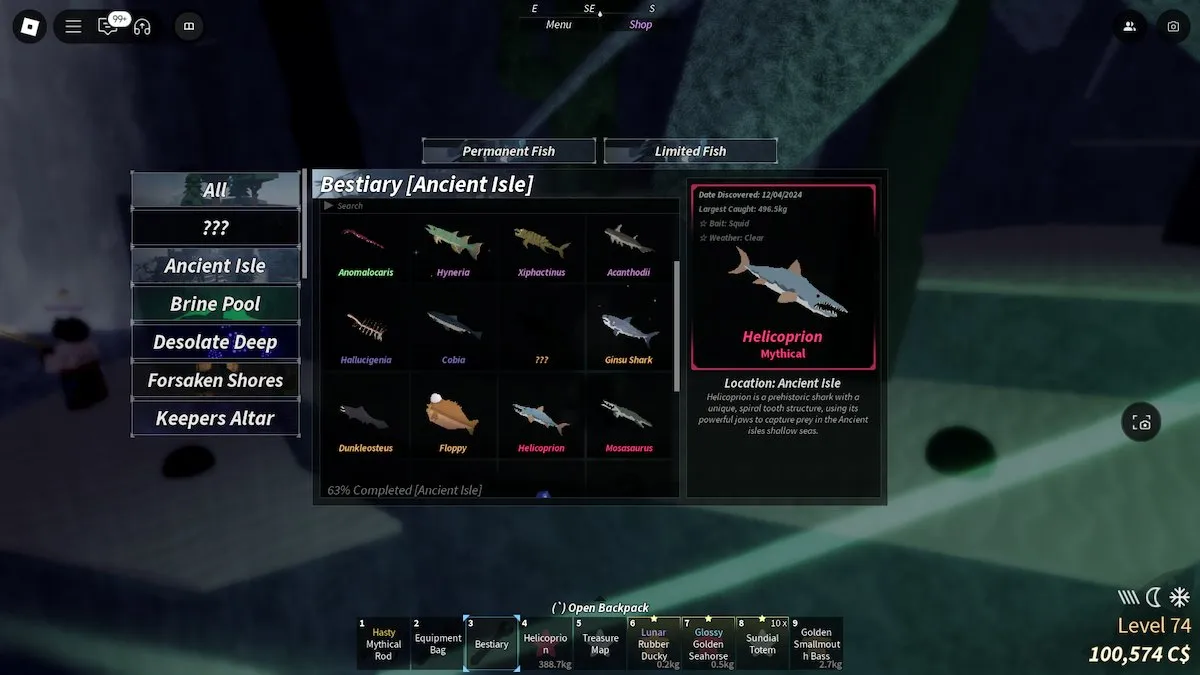View the Anomalocaris entry

click(x=365, y=250)
